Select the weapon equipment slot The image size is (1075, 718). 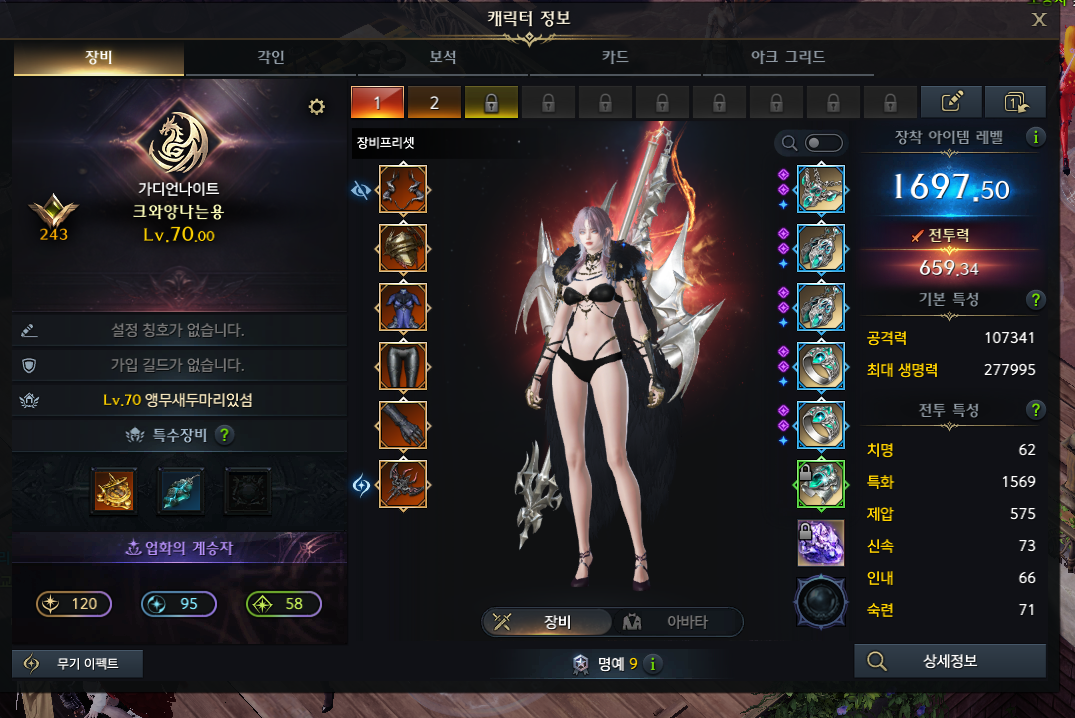click(x=403, y=484)
